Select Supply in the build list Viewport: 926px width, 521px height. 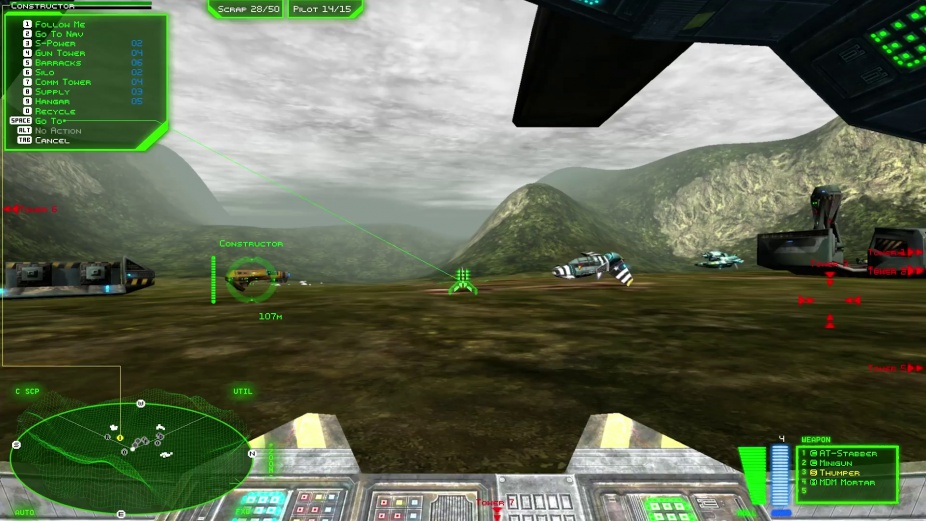(52, 92)
